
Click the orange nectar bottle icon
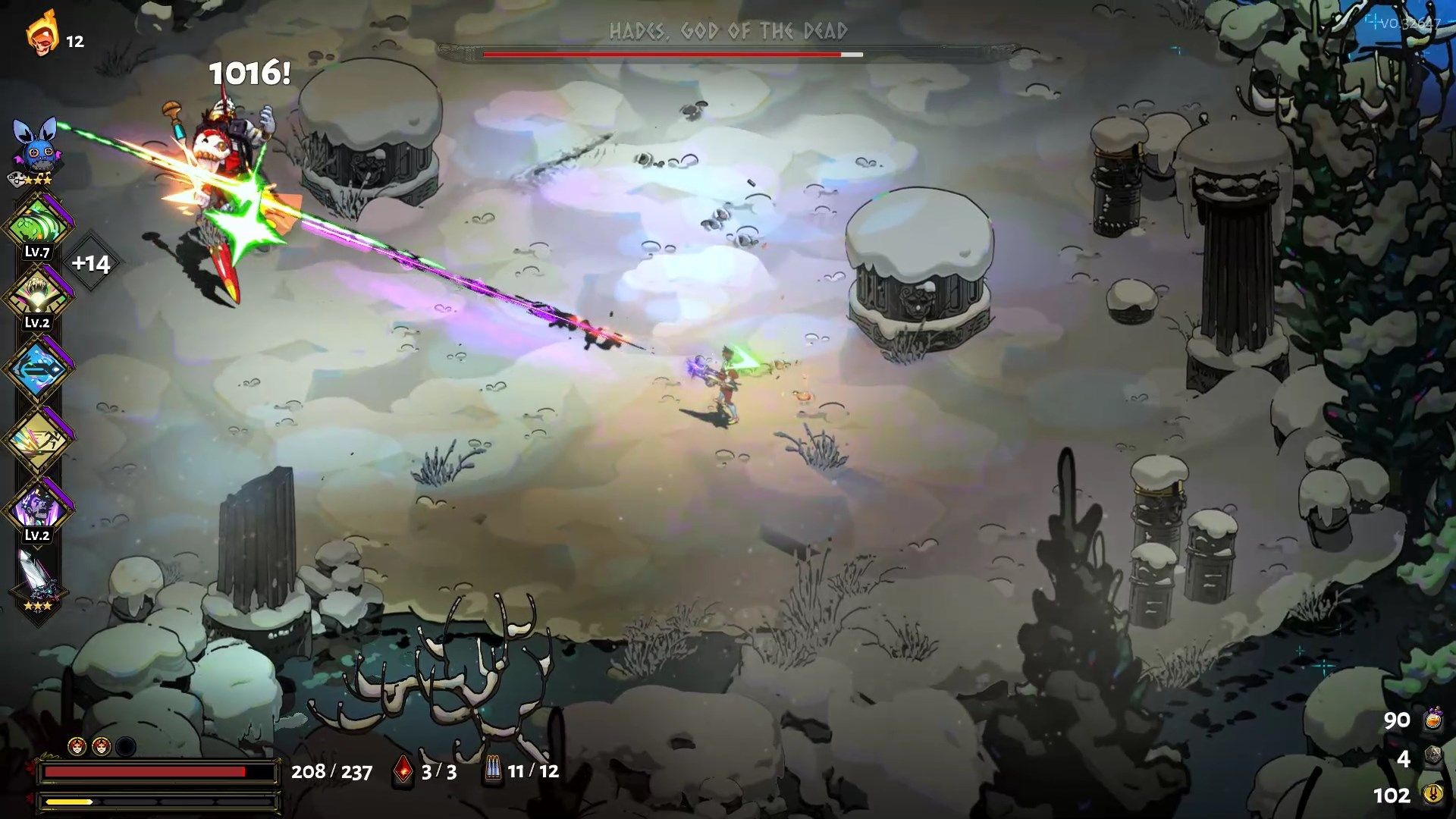1432,719
